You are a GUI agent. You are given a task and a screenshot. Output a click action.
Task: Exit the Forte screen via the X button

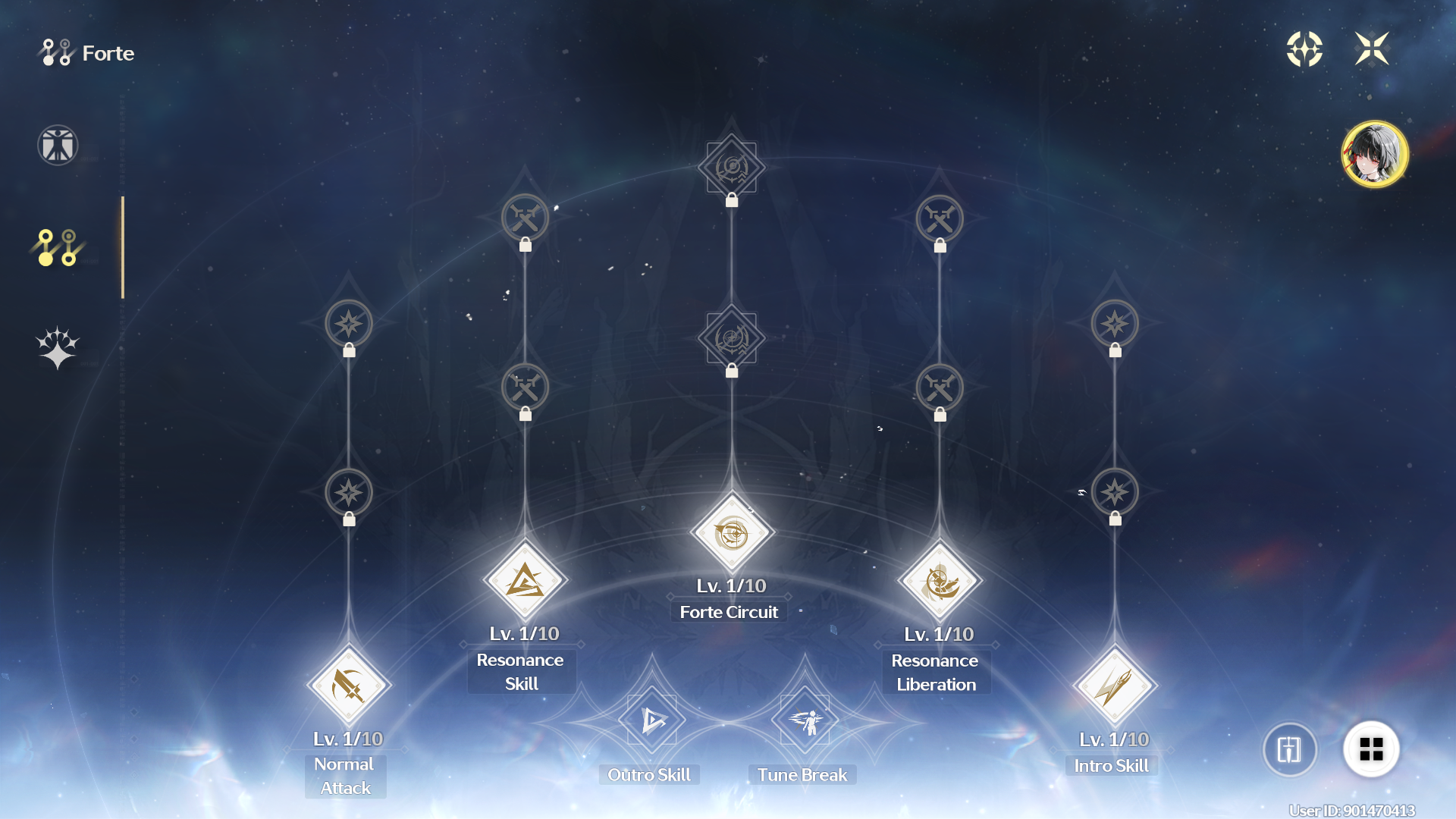click(1373, 49)
